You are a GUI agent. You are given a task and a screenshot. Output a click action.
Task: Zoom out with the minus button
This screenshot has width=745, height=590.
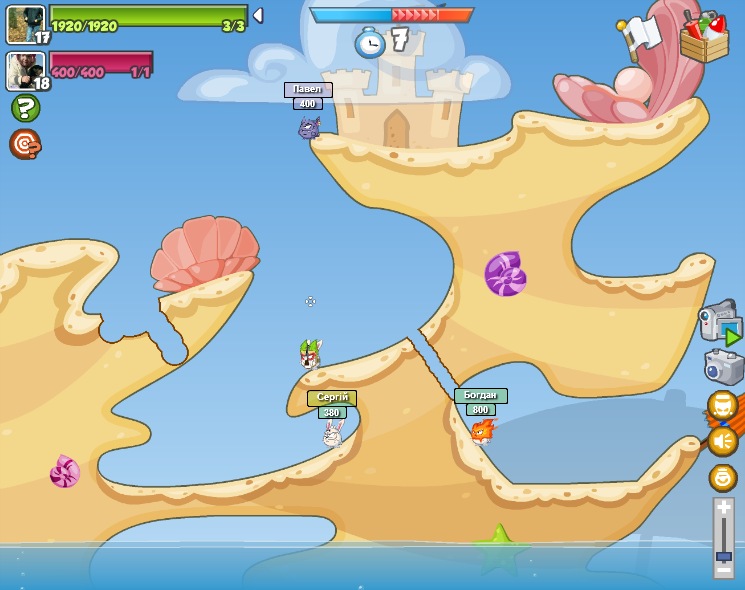[x=723, y=569]
